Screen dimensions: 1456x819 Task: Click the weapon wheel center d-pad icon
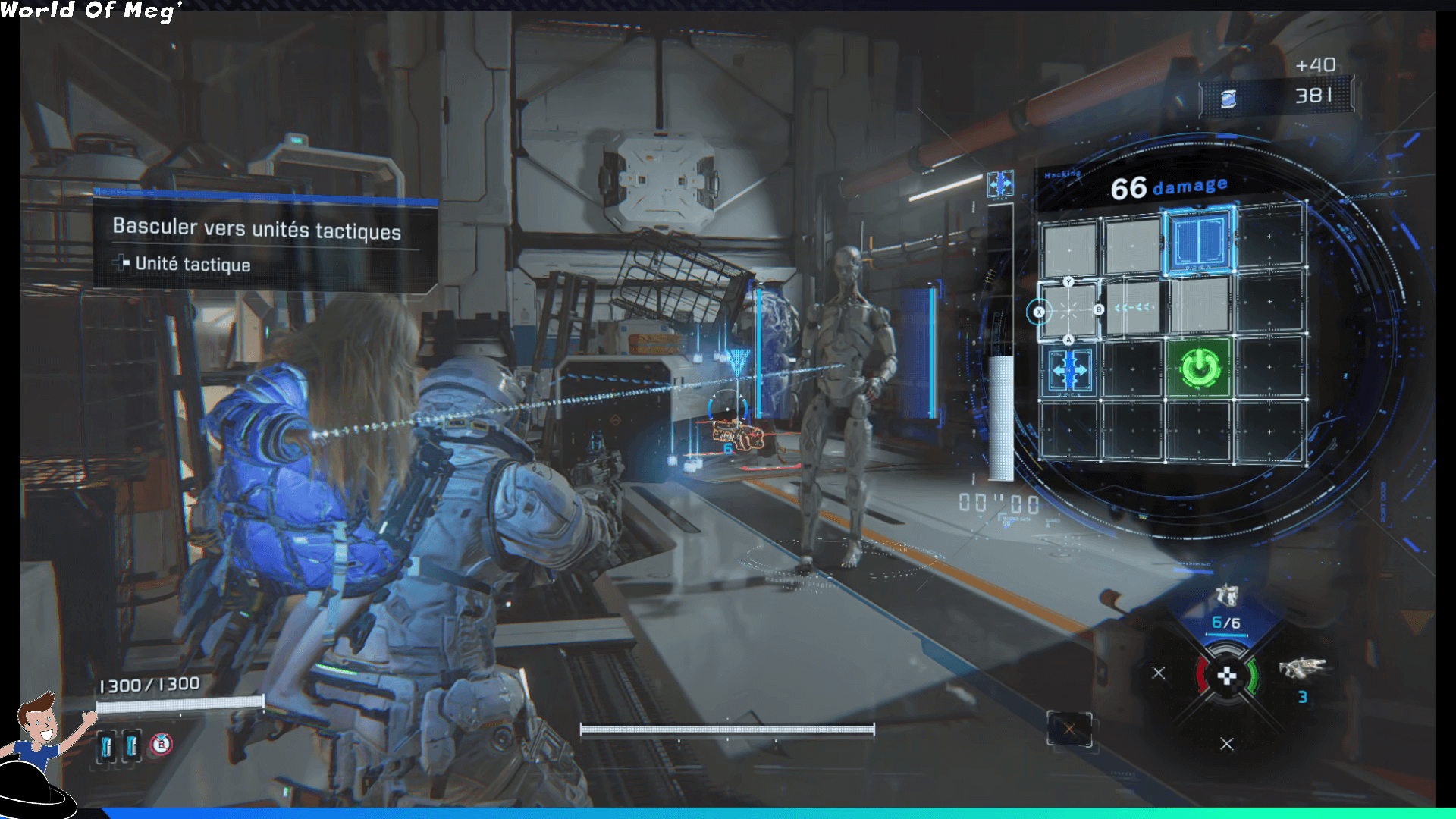coord(1226,676)
